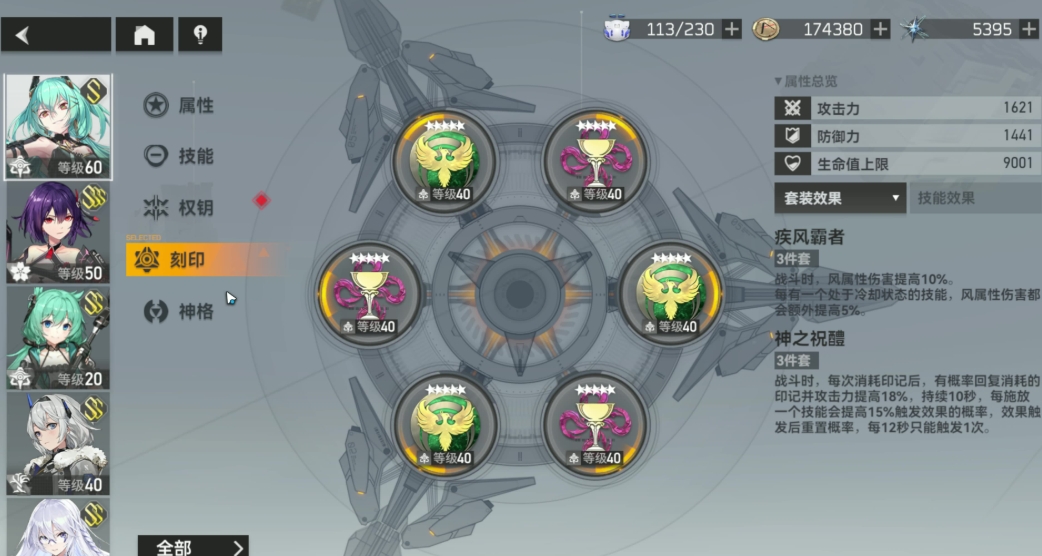
Task: Return to the home screen
Action: [144, 35]
